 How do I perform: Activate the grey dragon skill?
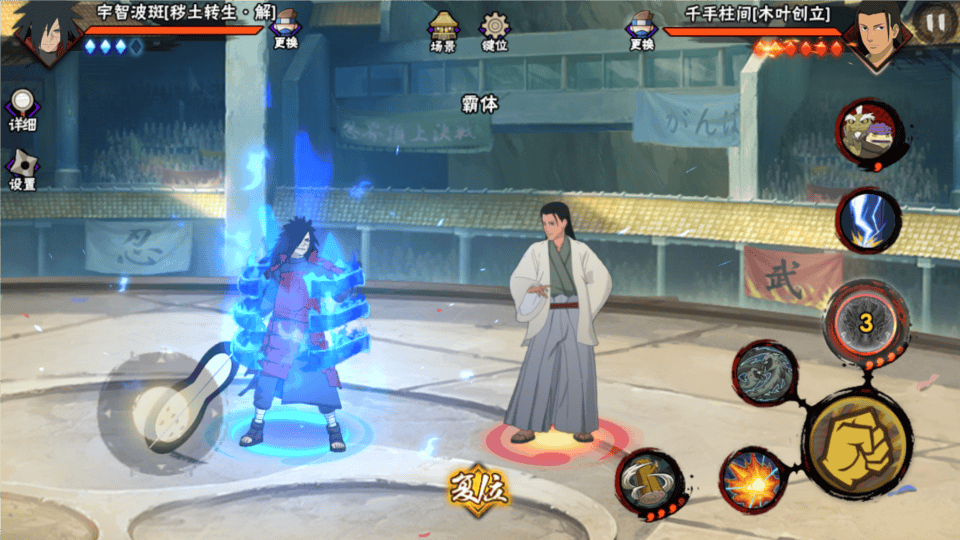[x=764, y=374]
